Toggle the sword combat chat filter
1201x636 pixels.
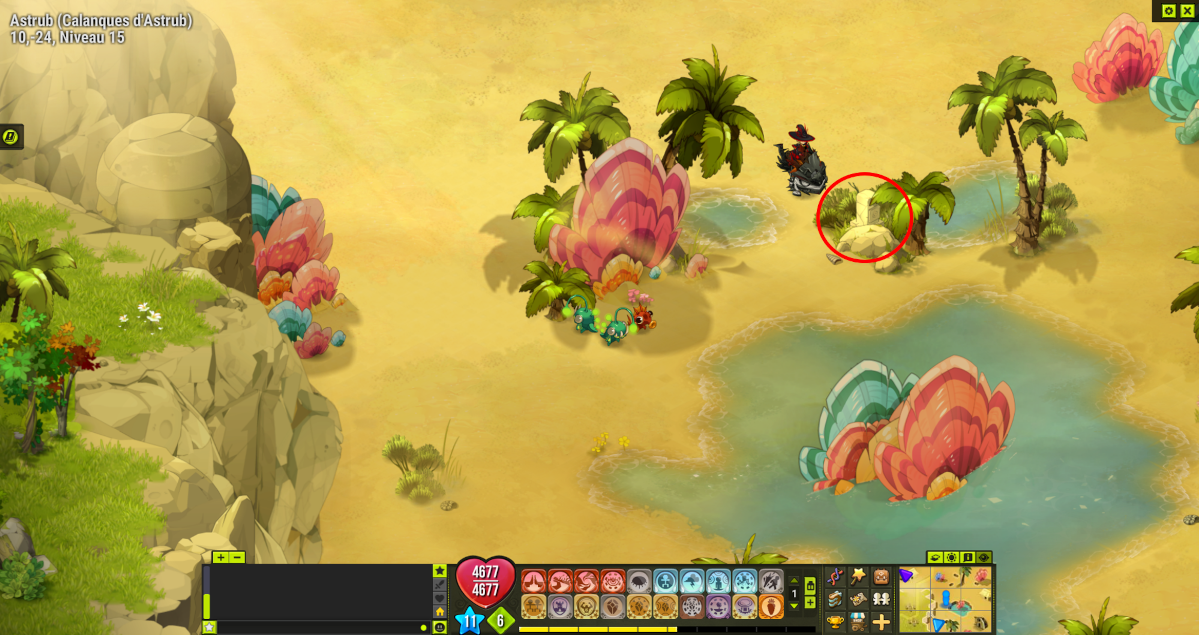(439, 584)
